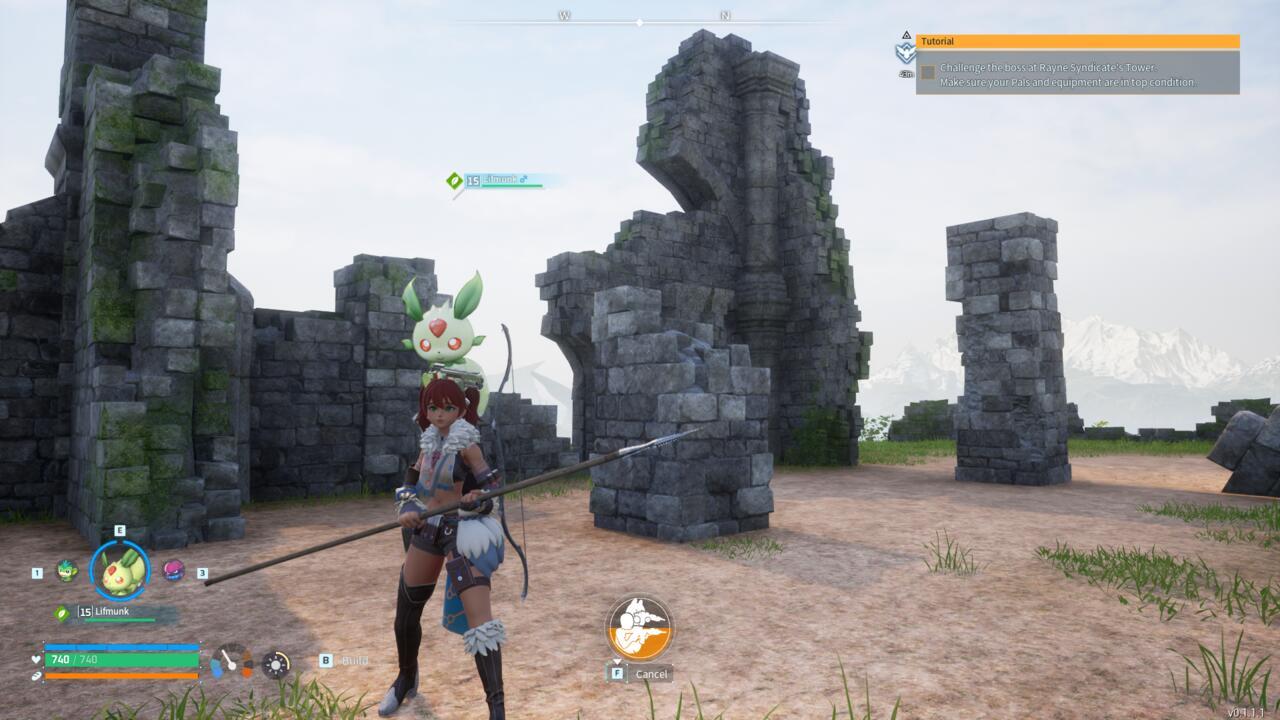Click the temperature gauge dial
The image size is (1280, 720).
[x=231, y=661]
